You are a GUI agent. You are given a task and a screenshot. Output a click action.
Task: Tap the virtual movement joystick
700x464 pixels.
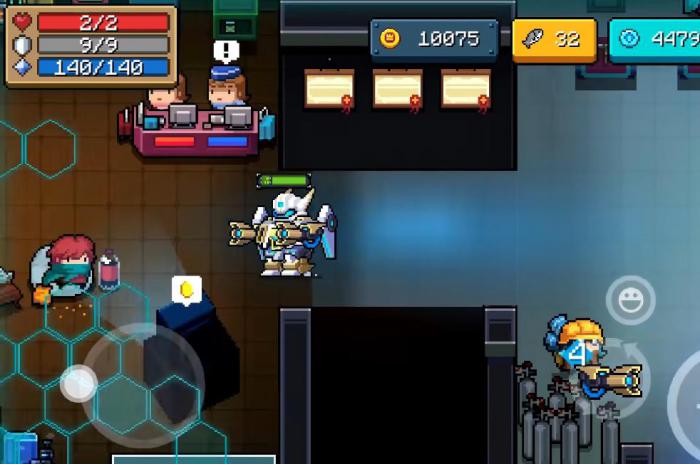pos(80,382)
